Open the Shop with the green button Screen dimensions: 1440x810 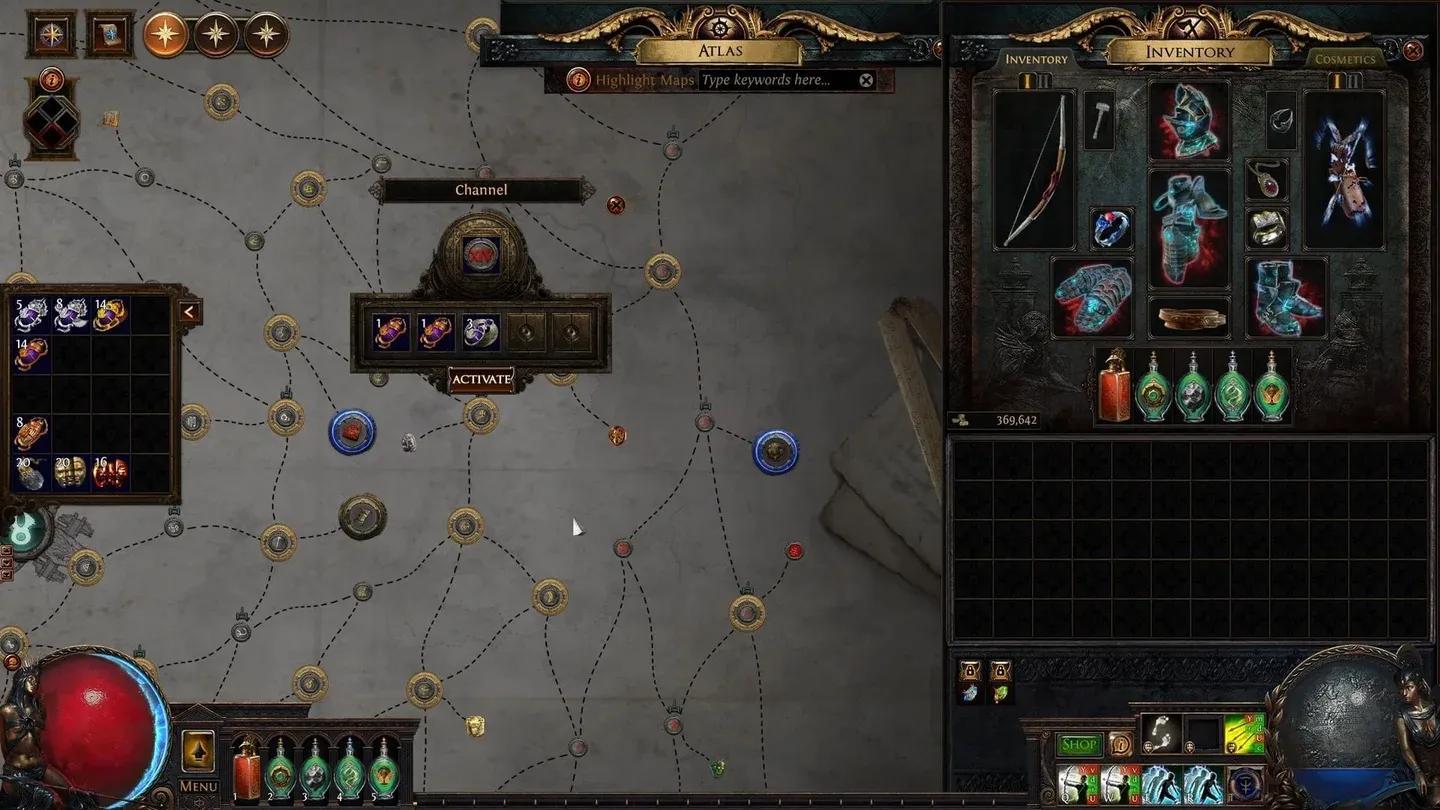1079,744
